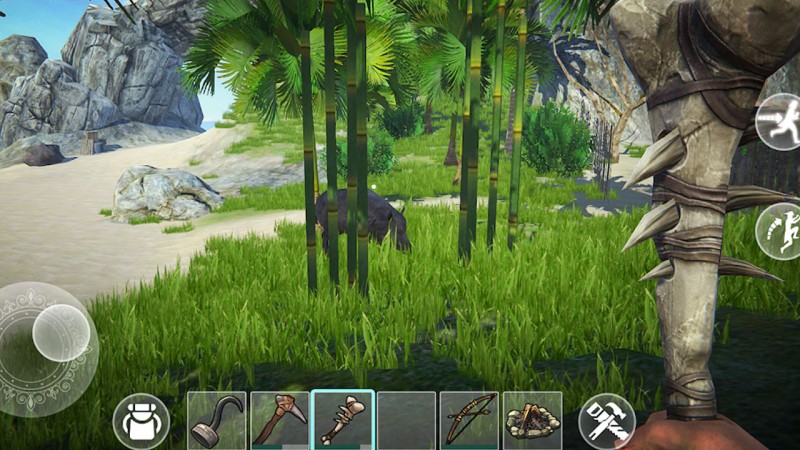This screenshot has height=450, width=800.
Task: Activate the sprint button
Action: click(779, 122)
